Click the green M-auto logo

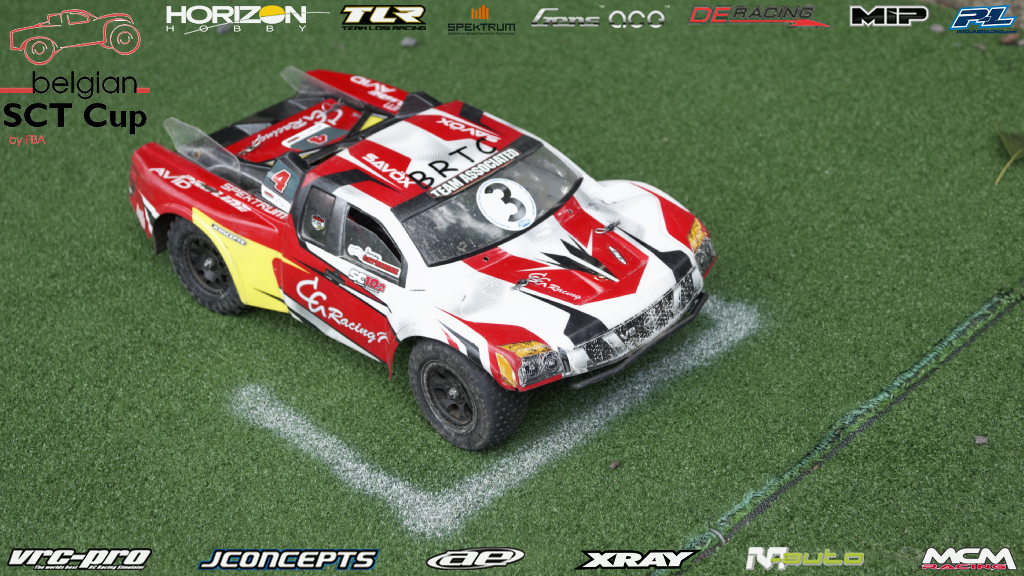[x=804, y=558]
